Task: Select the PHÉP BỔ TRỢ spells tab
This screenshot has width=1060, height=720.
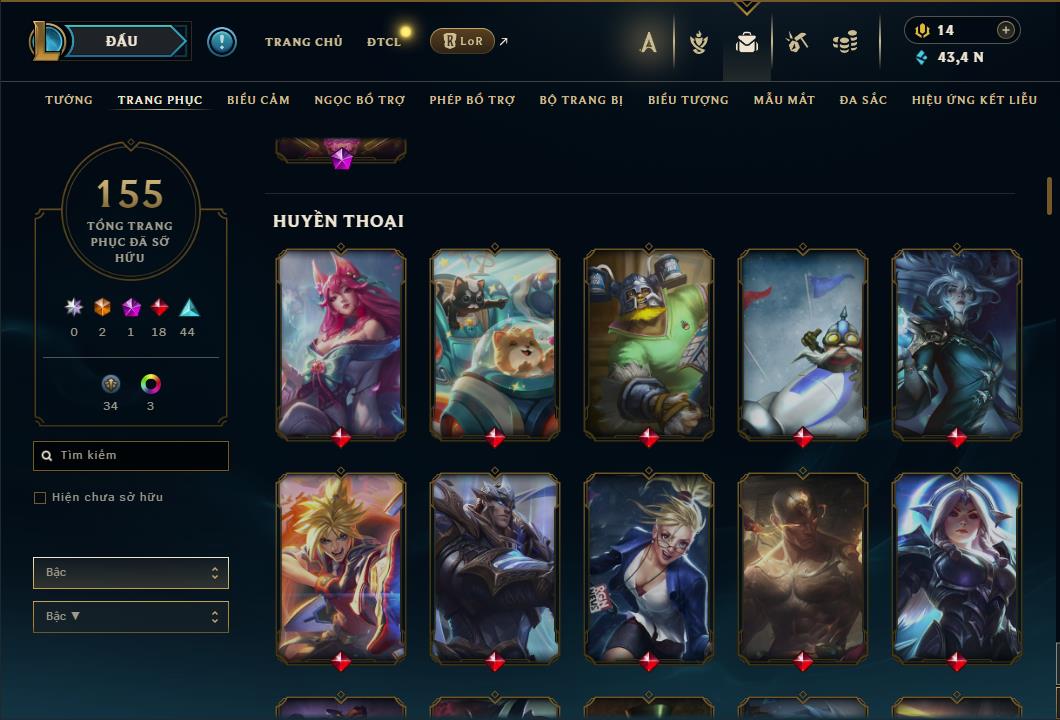Action: pyautogui.click(x=472, y=100)
